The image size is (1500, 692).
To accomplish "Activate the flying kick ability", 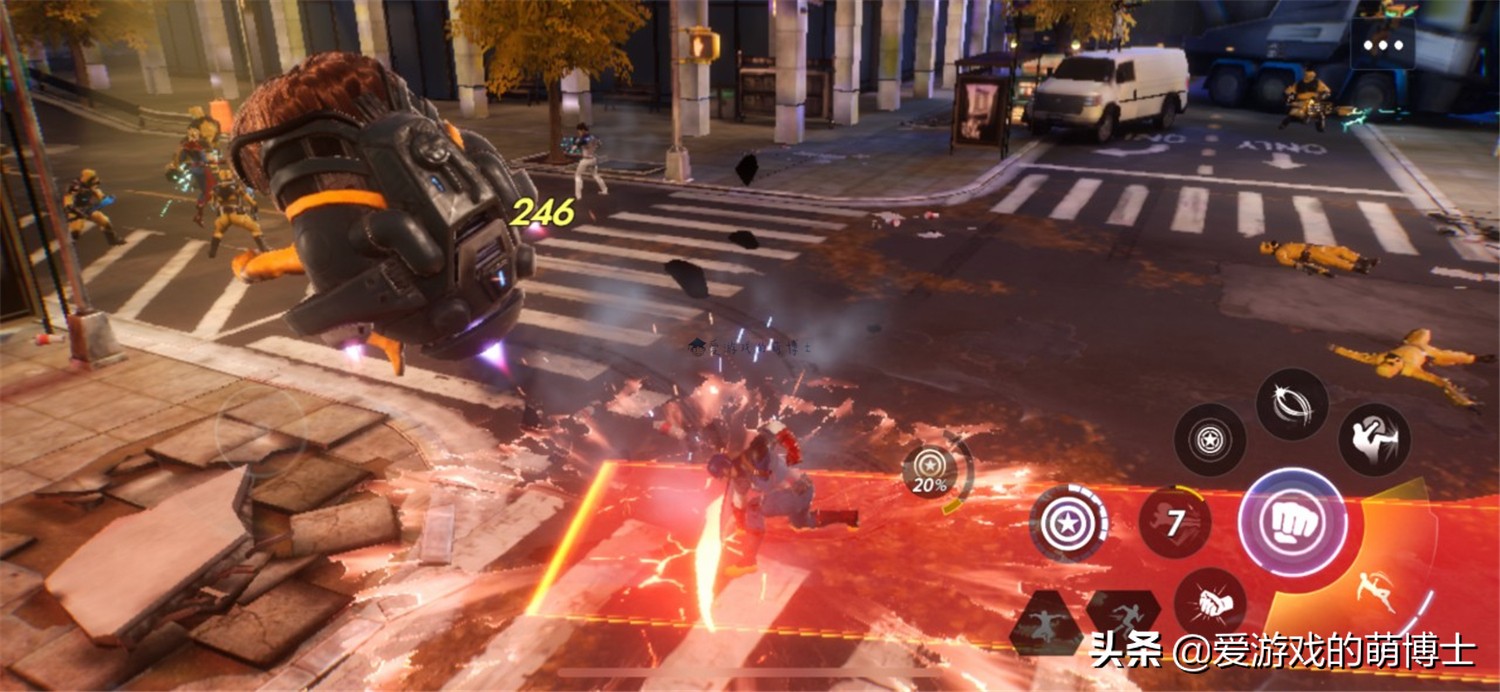I will pos(1374,439).
